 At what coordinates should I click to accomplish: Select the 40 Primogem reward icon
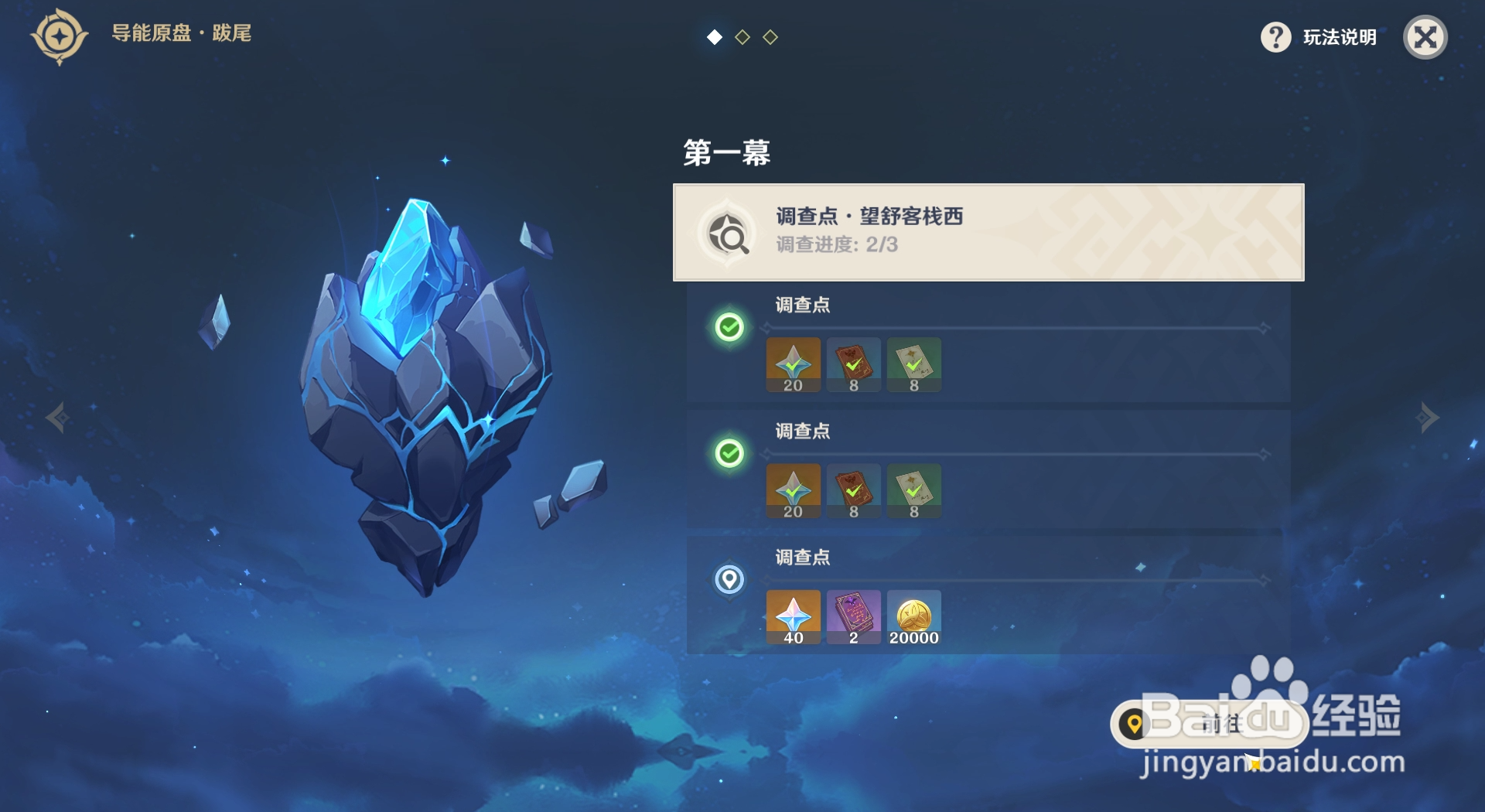pos(793,617)
